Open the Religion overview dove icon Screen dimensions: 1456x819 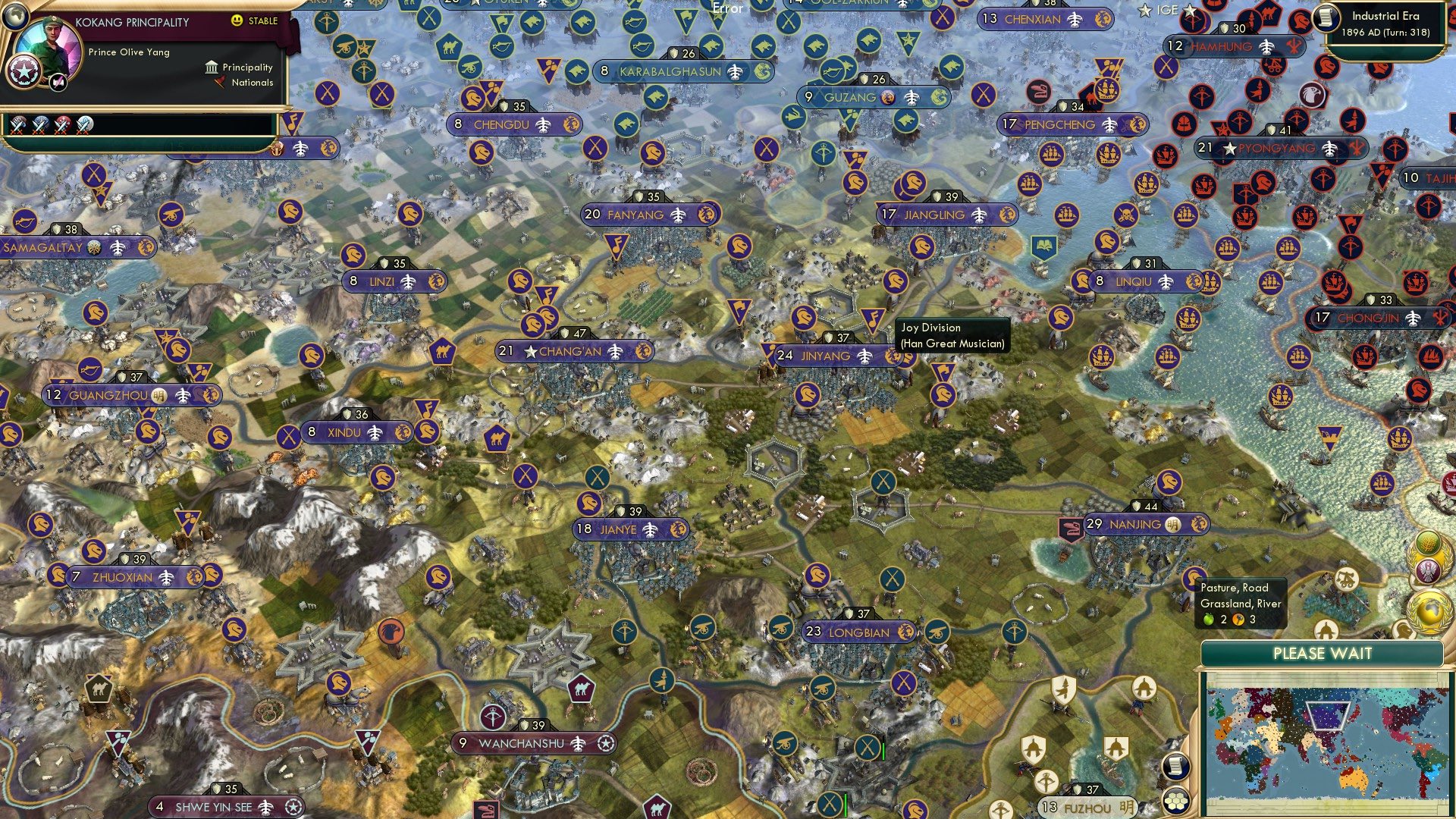(x=1428, y=570)
